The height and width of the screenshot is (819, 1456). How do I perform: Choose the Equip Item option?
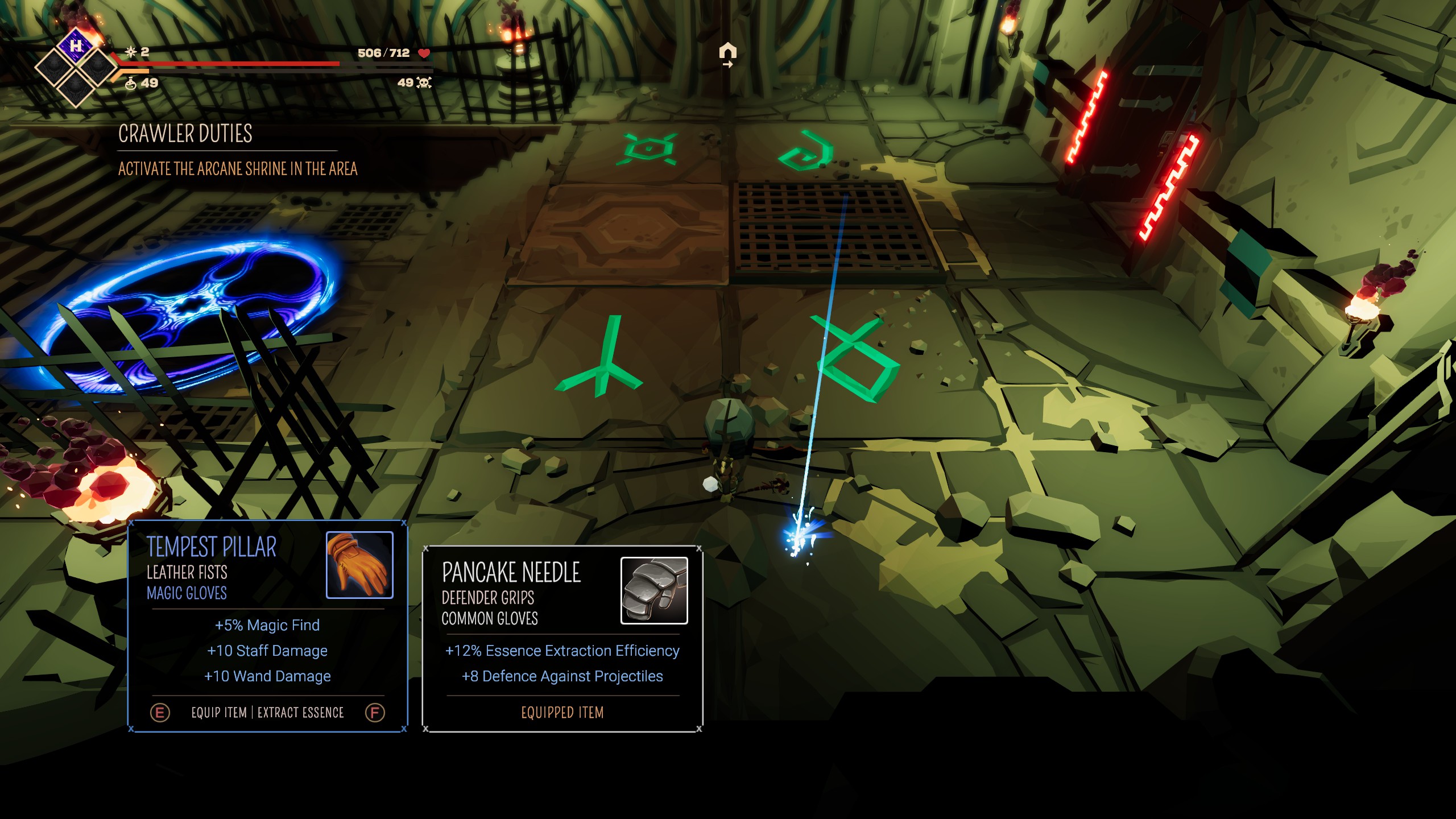tap(219, 713)
